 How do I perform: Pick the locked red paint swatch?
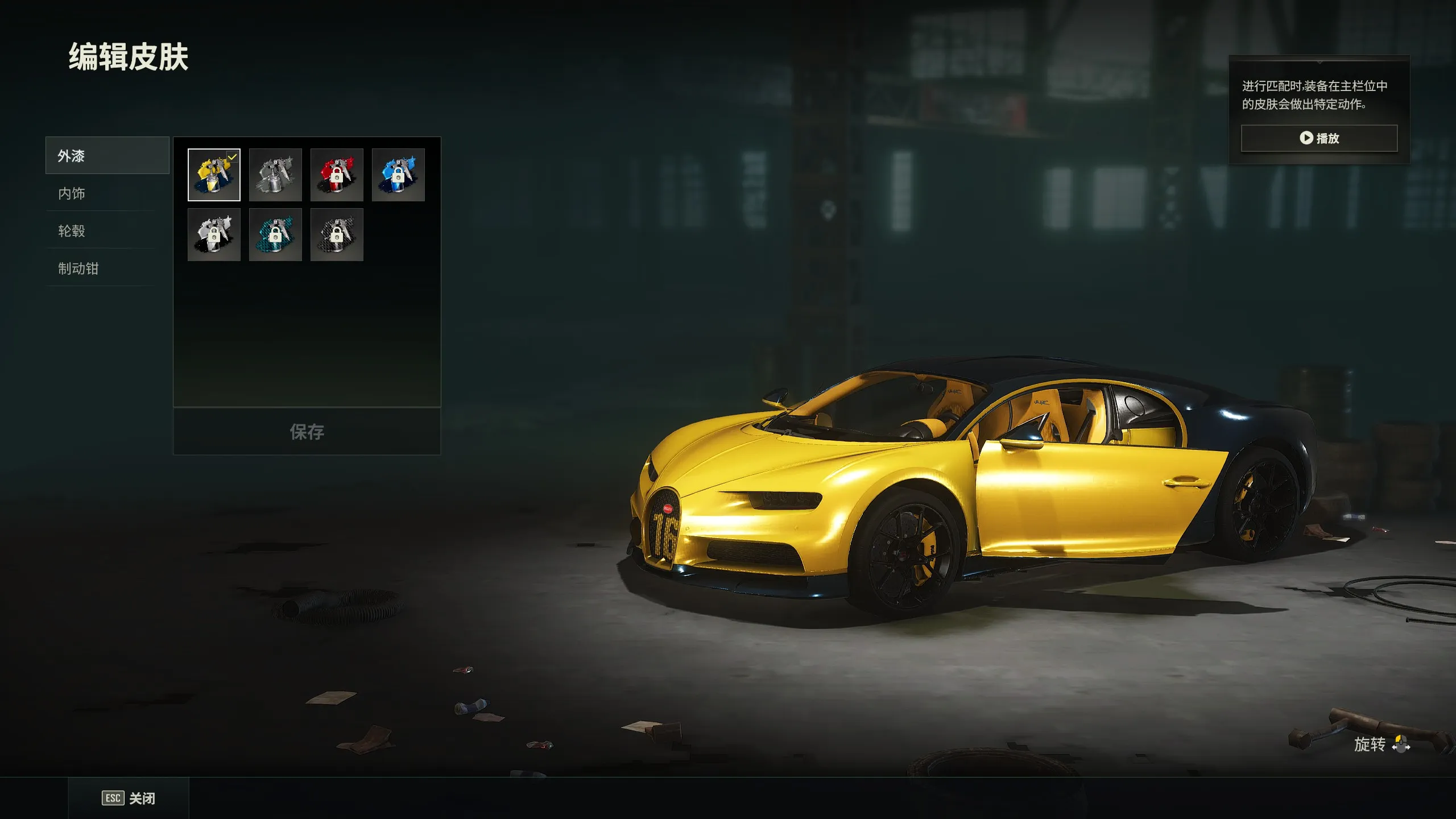(x=337, y=175)
